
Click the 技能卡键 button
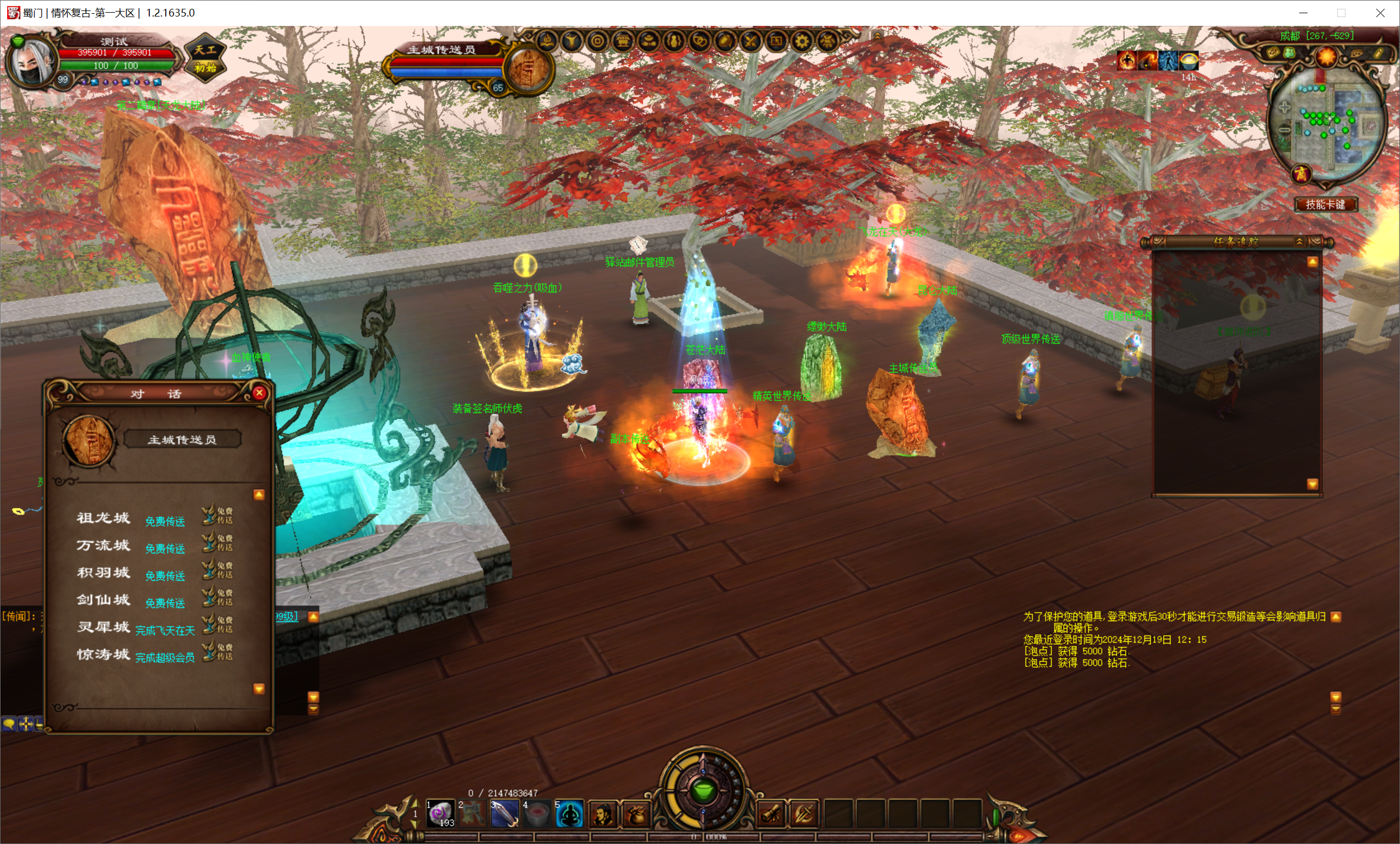1326,205
